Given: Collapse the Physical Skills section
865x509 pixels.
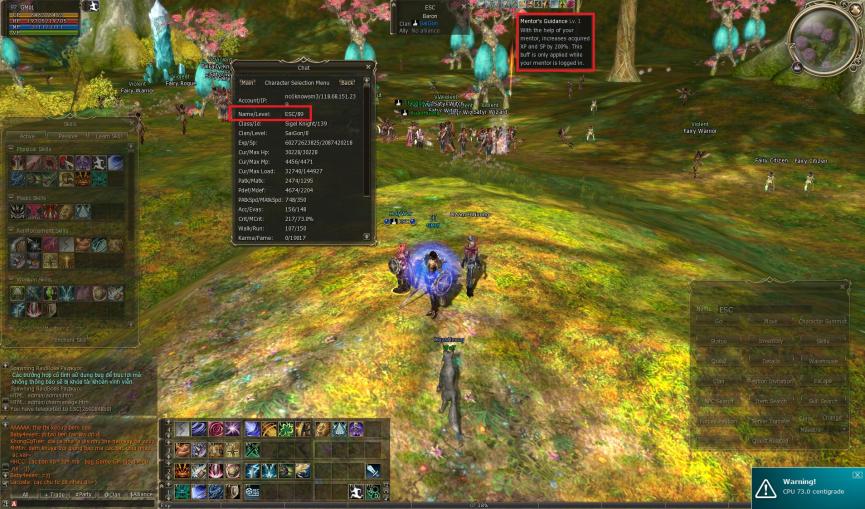Looking at the screenshot, I should pyautogui.click(x=11, y=148).
